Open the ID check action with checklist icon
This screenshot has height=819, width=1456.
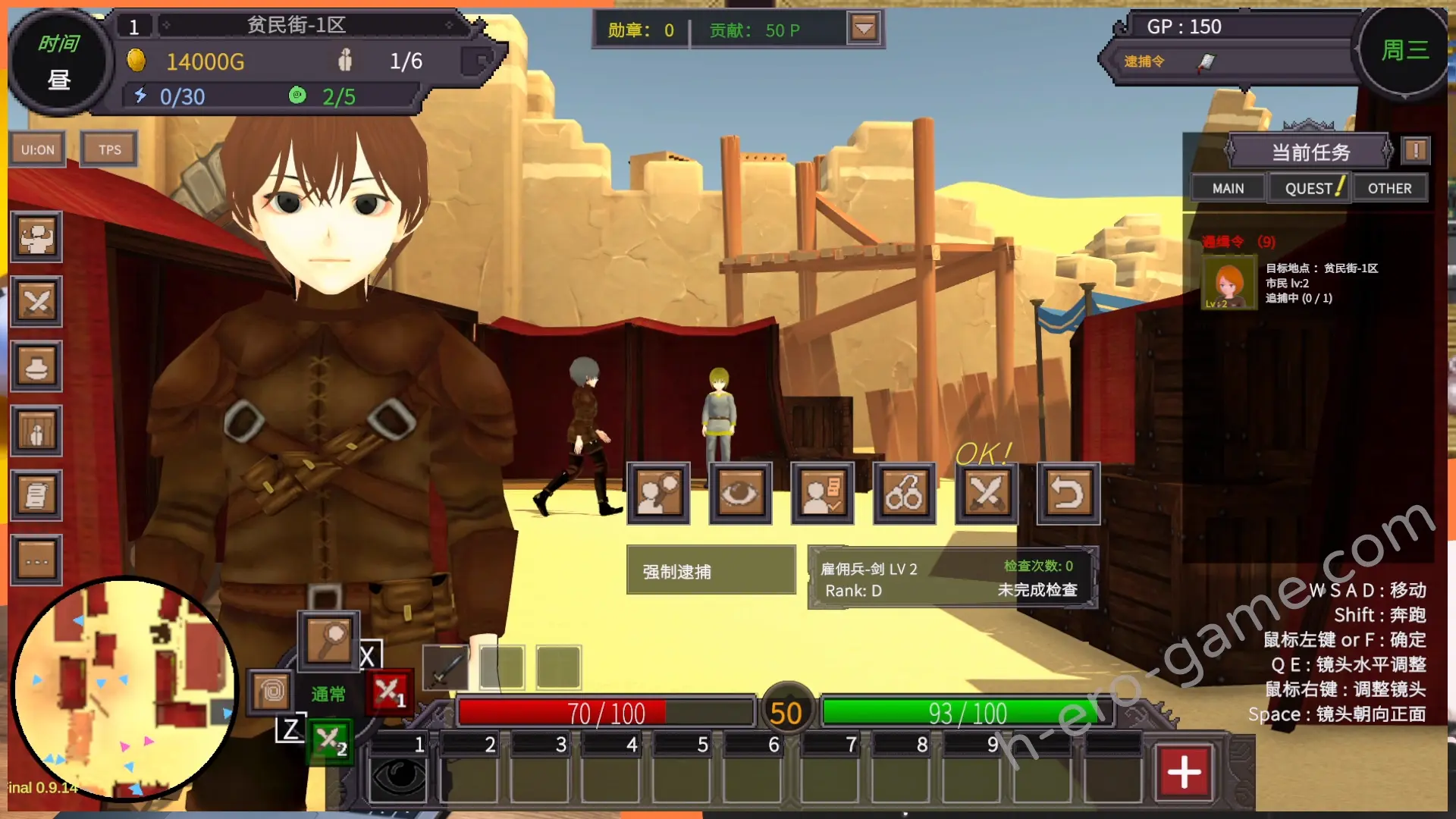822,494
